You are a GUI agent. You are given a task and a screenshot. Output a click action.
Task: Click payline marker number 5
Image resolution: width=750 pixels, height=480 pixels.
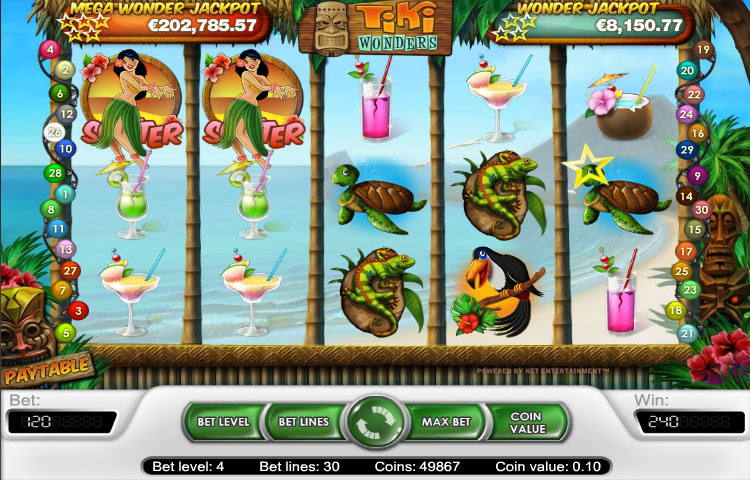[x=66, y=333]
